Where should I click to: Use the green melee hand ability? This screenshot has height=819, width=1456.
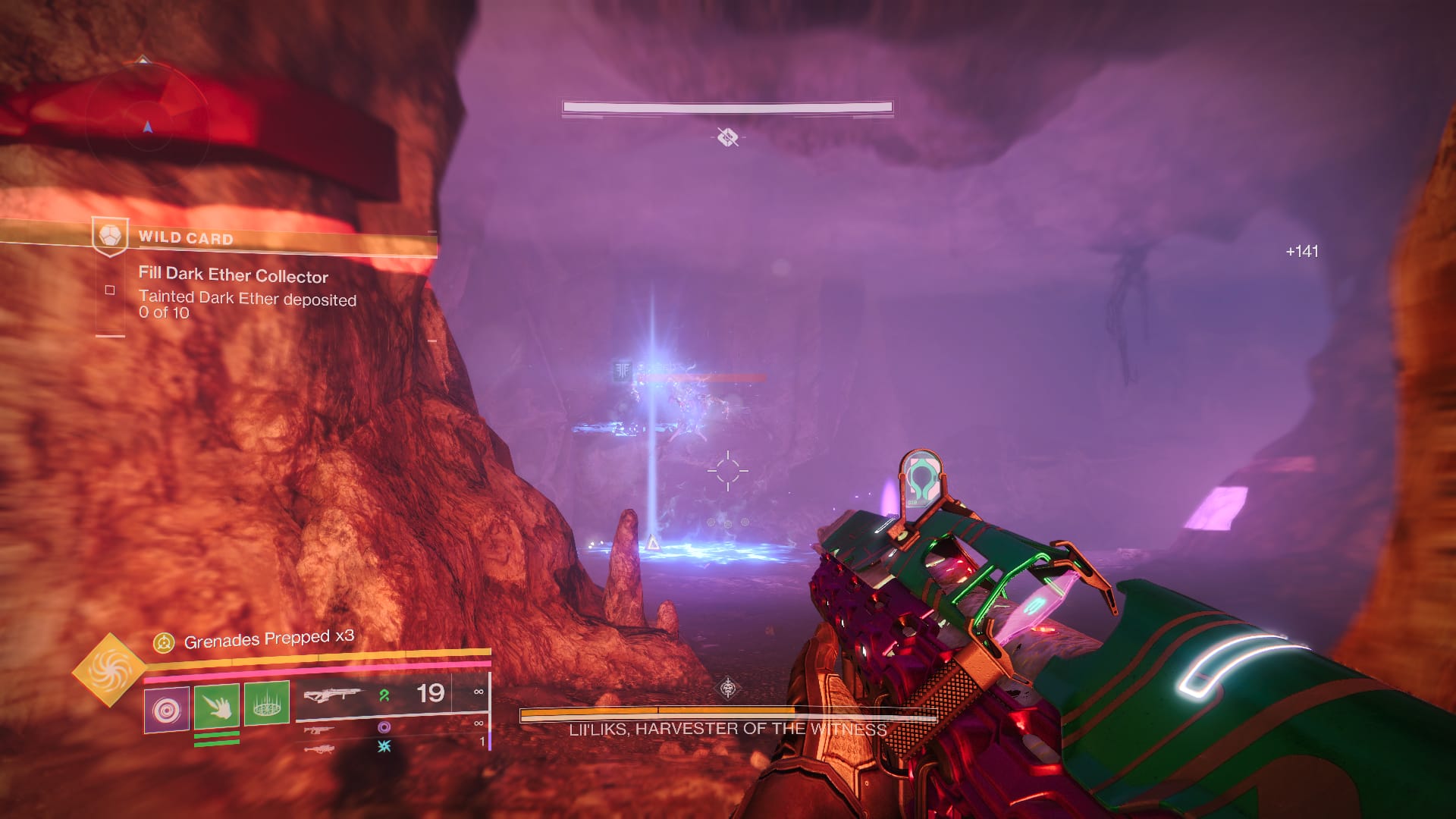click(217, 706)
